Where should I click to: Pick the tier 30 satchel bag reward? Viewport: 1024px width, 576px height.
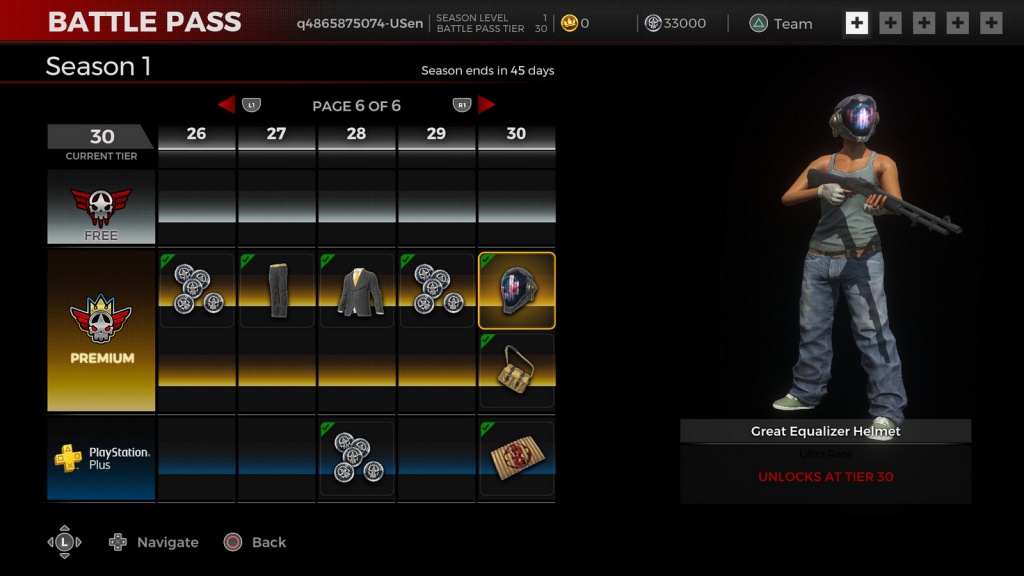pos(517,370)
